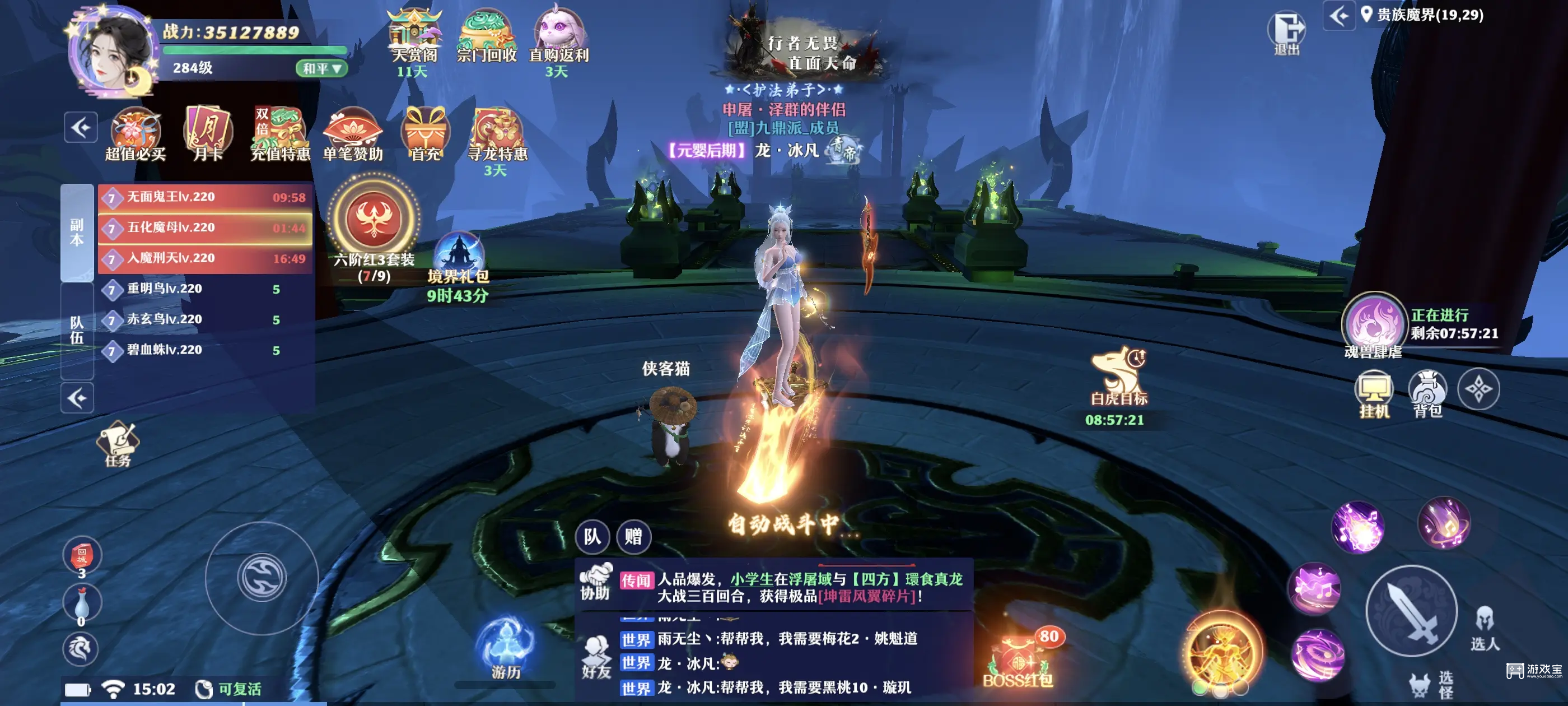Open the 月卡 monthly card offer
This screenshot has height=706, width=1568.
(x=208, y=134)
